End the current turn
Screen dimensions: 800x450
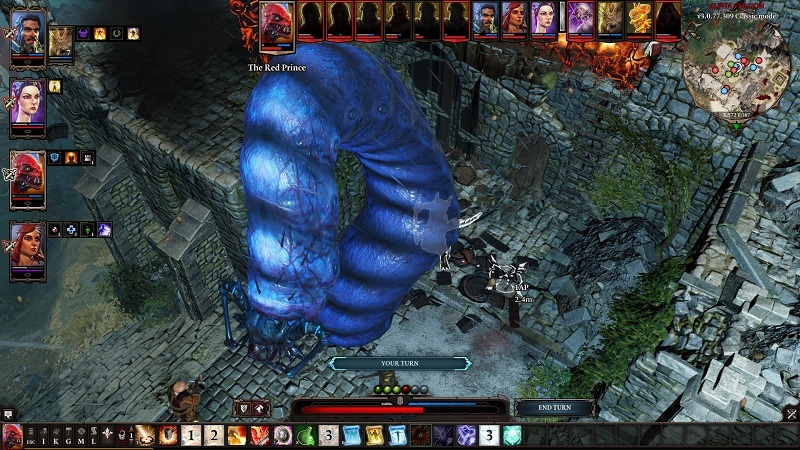tap(556, 408)
